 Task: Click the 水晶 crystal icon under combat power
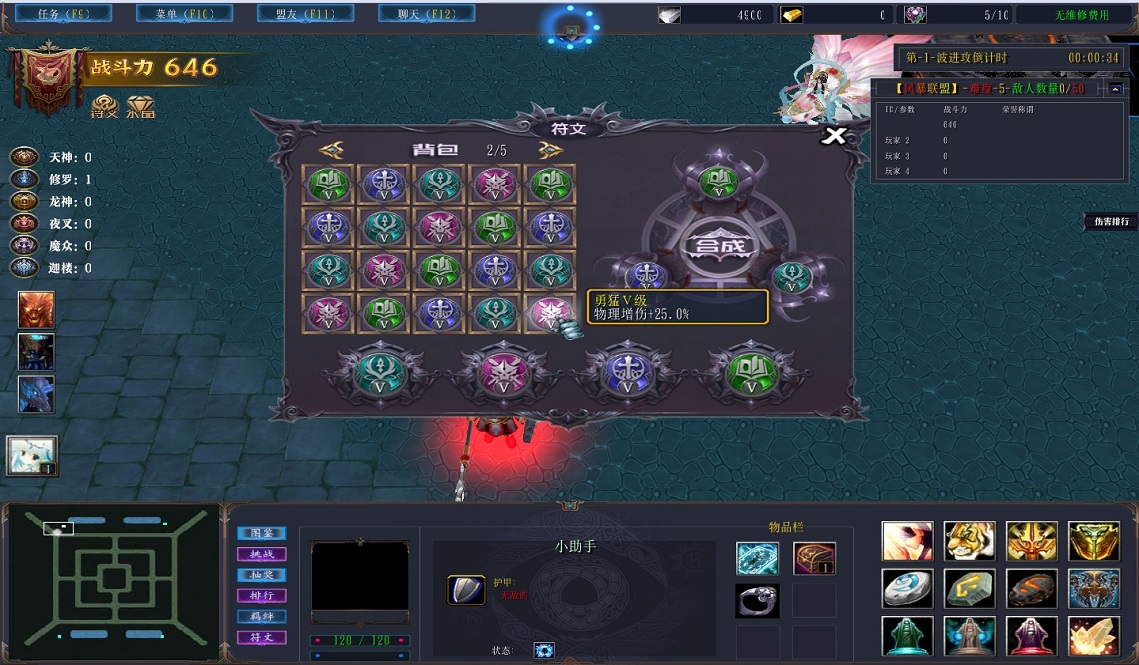click(141, 107)
